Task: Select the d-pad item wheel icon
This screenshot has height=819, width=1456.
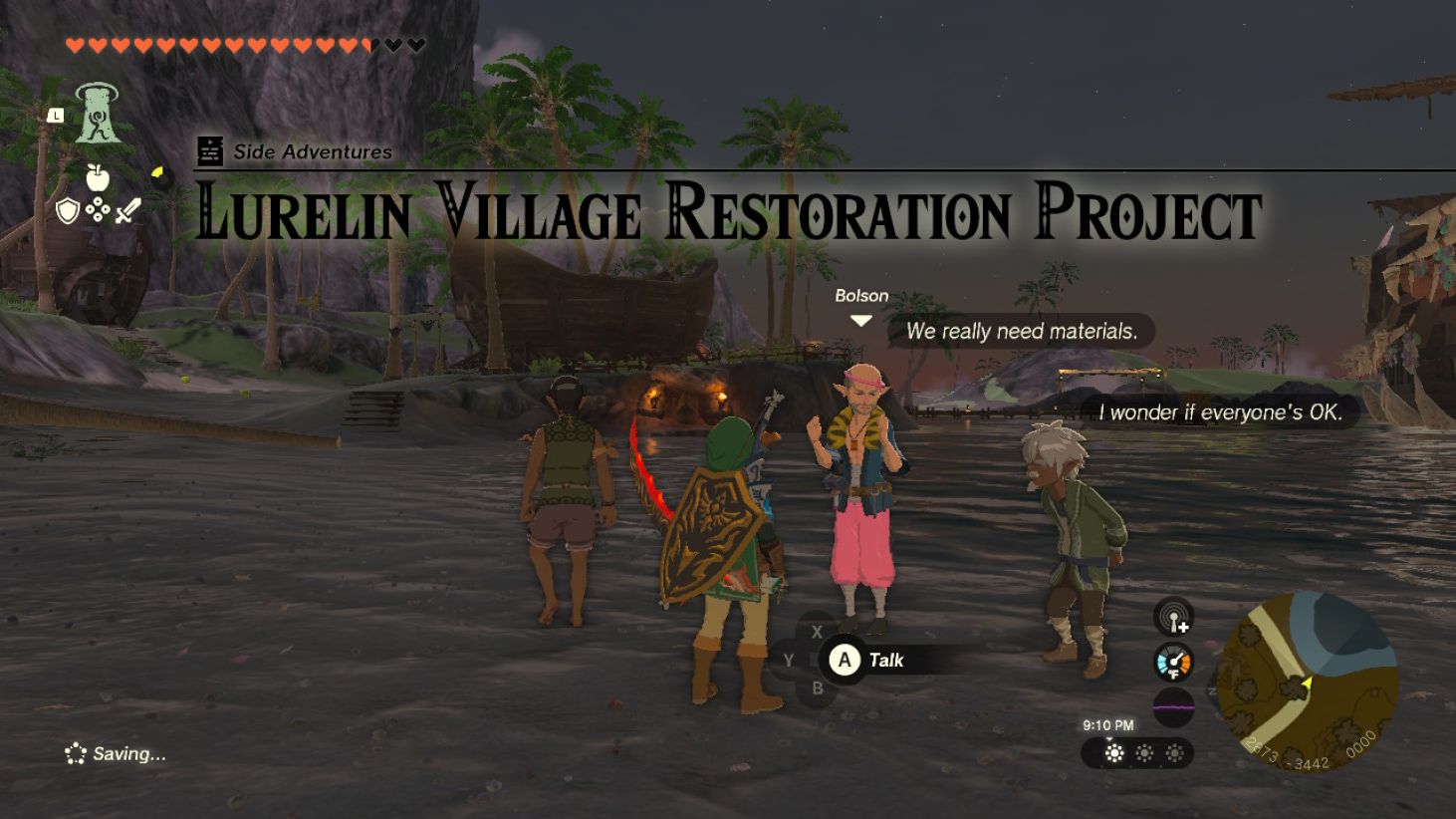Action: [98, 209]
